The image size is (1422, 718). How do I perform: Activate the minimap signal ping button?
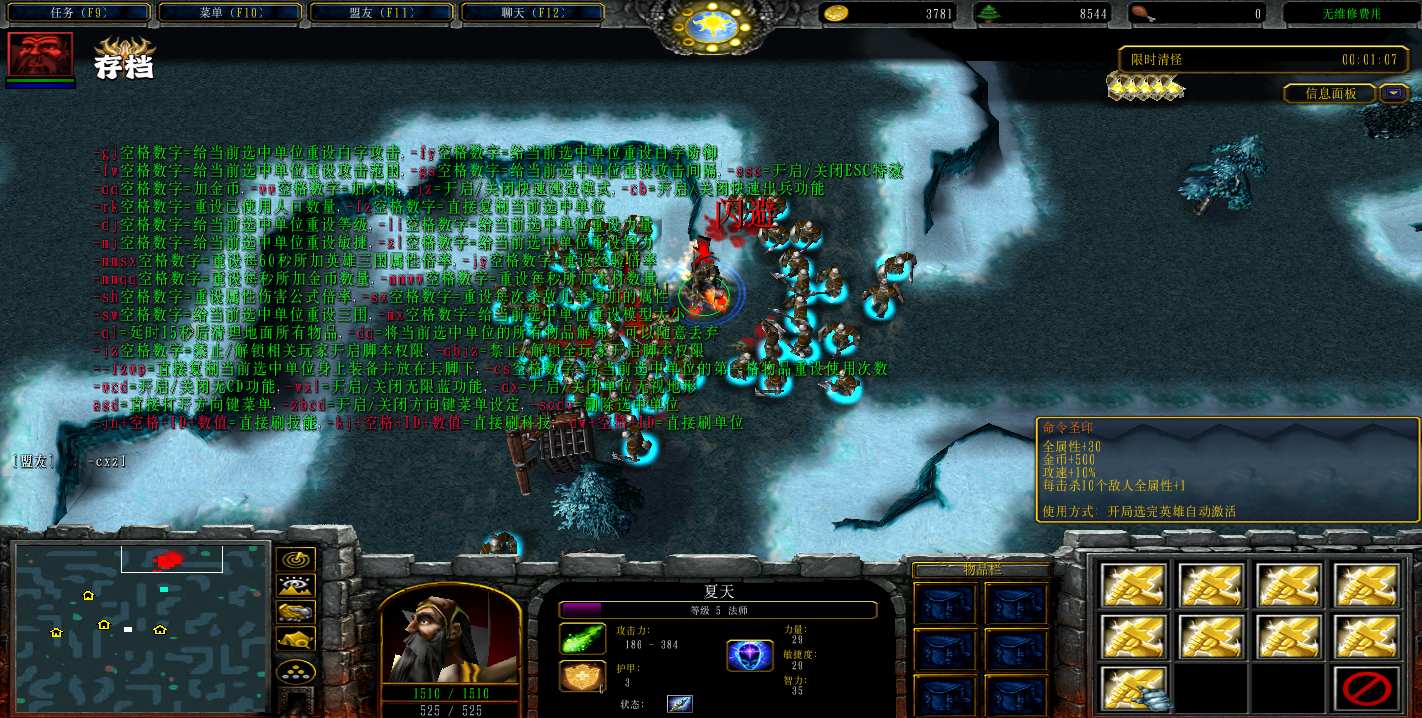(x=296, y=560)
